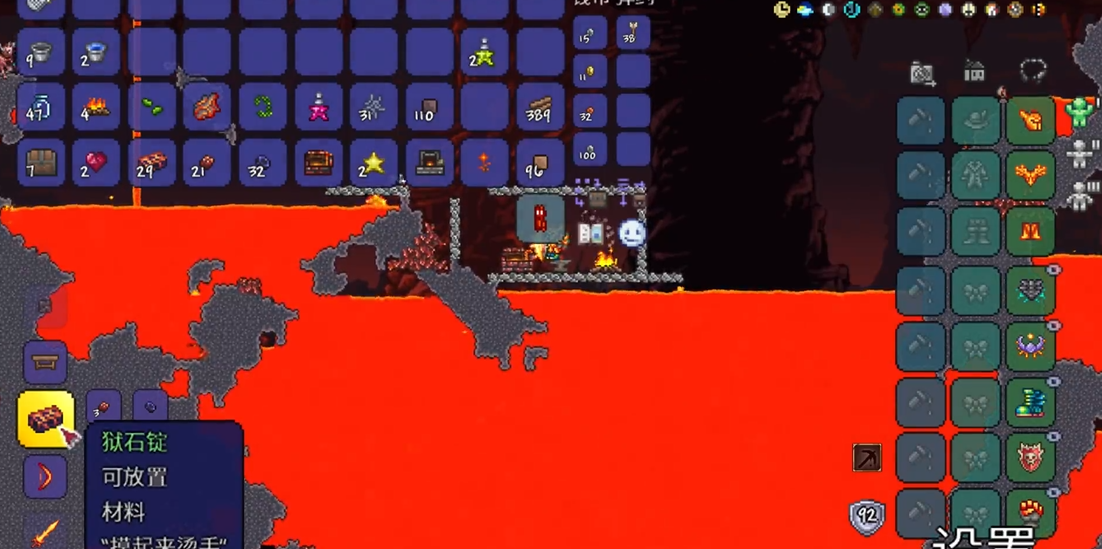The image size is (1102, 549).
Task: Select the wood stack of 389
Action: [541, 107]
